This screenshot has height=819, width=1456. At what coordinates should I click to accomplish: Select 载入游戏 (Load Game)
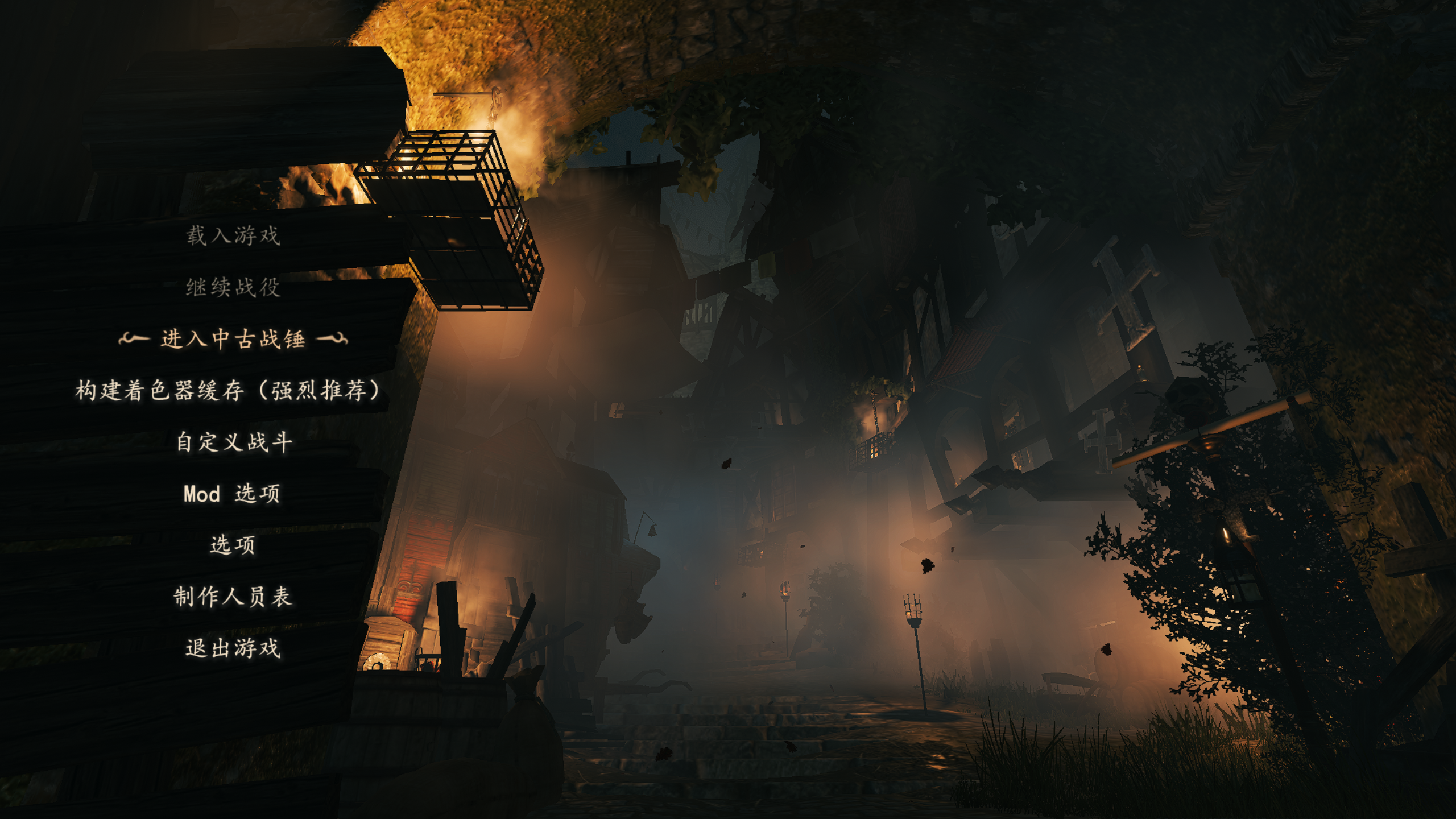pos(233,235)
